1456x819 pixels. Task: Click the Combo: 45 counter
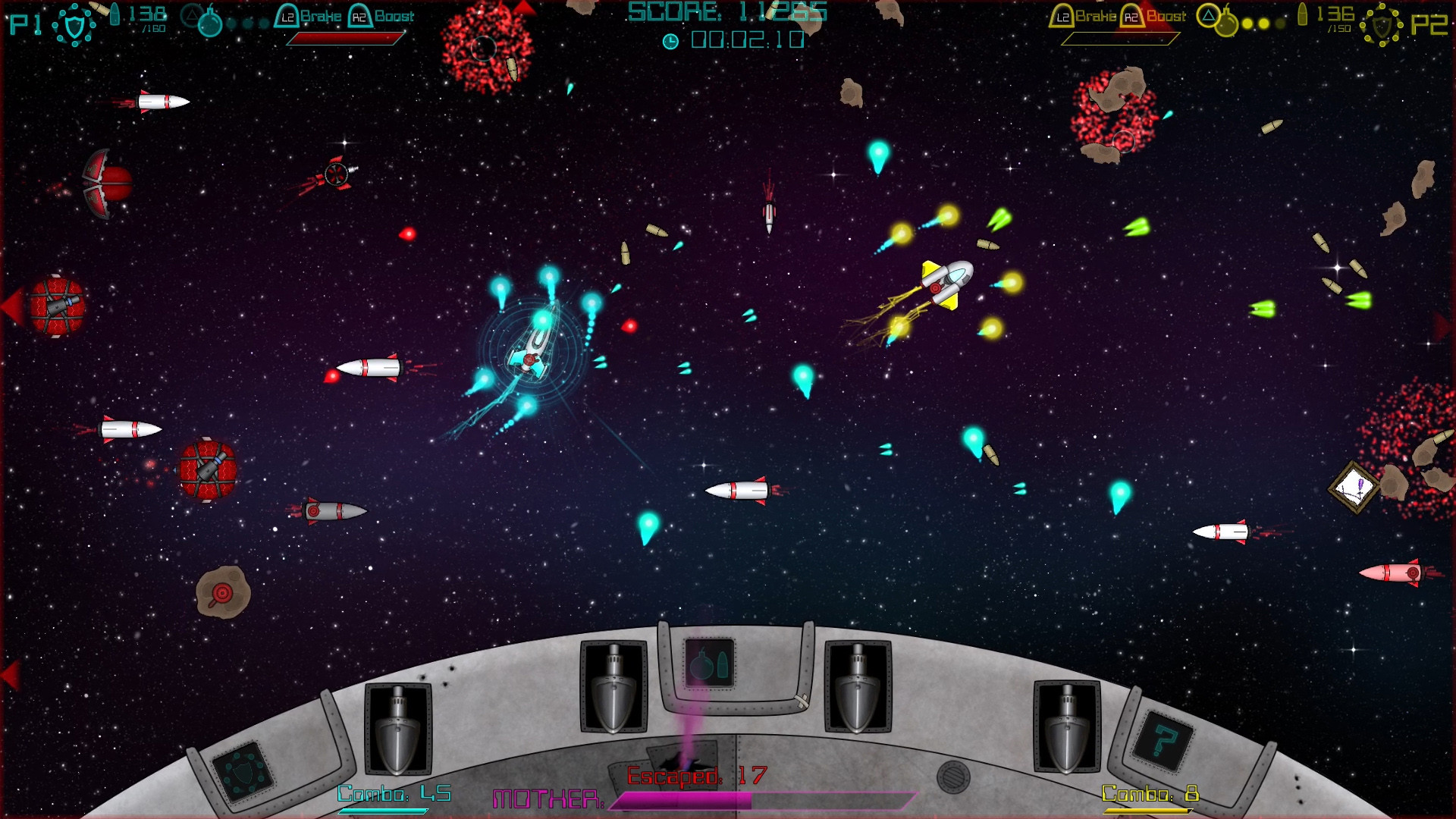tap(394, 793)
